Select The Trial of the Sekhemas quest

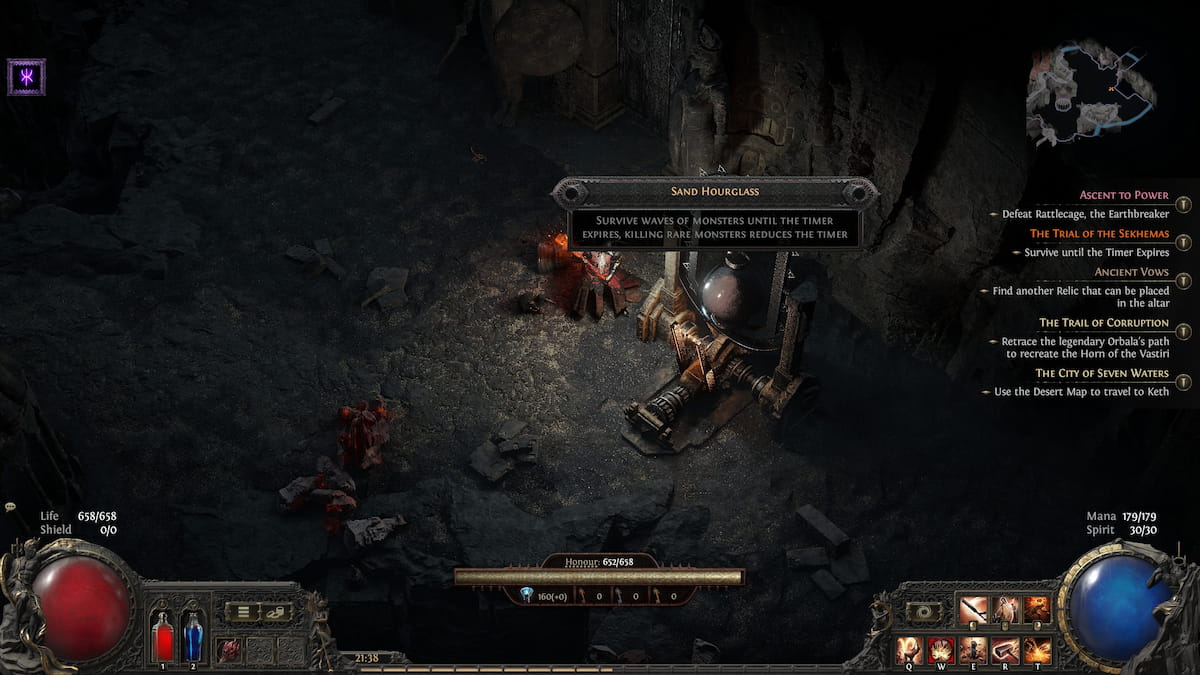coord(1099,234)
